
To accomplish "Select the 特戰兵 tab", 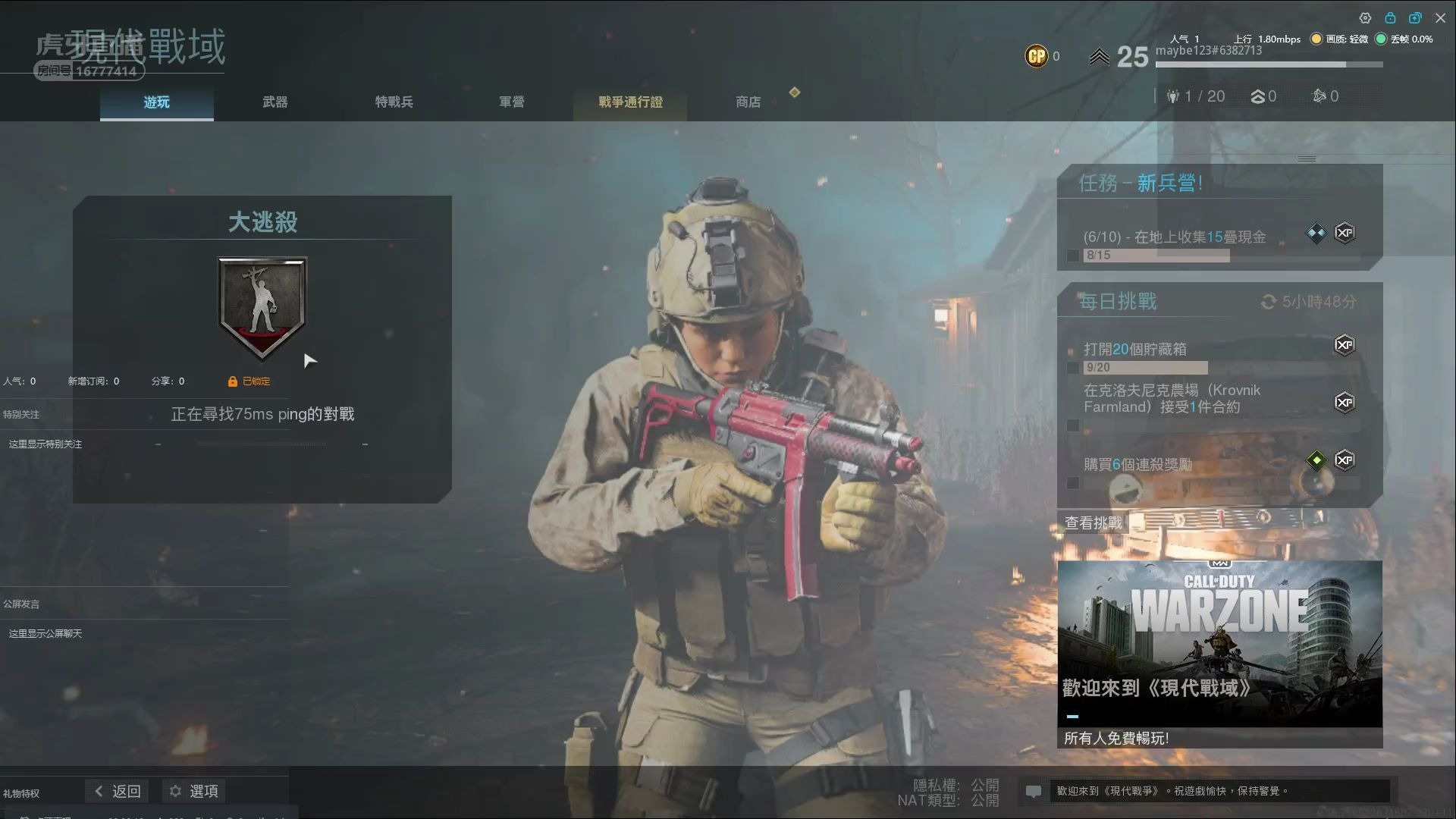I will tap(394, 102).
